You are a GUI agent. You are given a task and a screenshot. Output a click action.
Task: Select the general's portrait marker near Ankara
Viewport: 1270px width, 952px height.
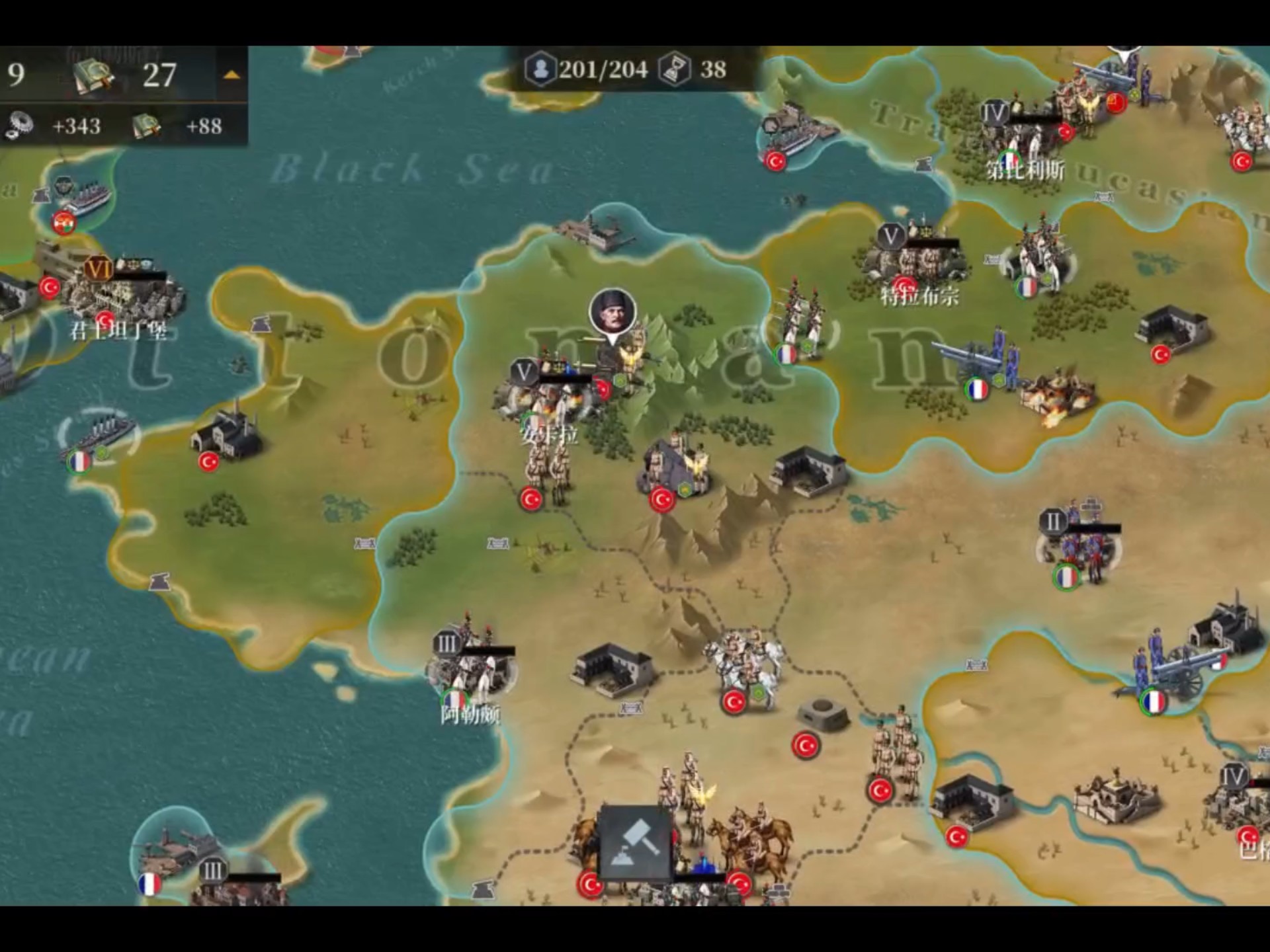pyautogui.click(x=613, y=313)
